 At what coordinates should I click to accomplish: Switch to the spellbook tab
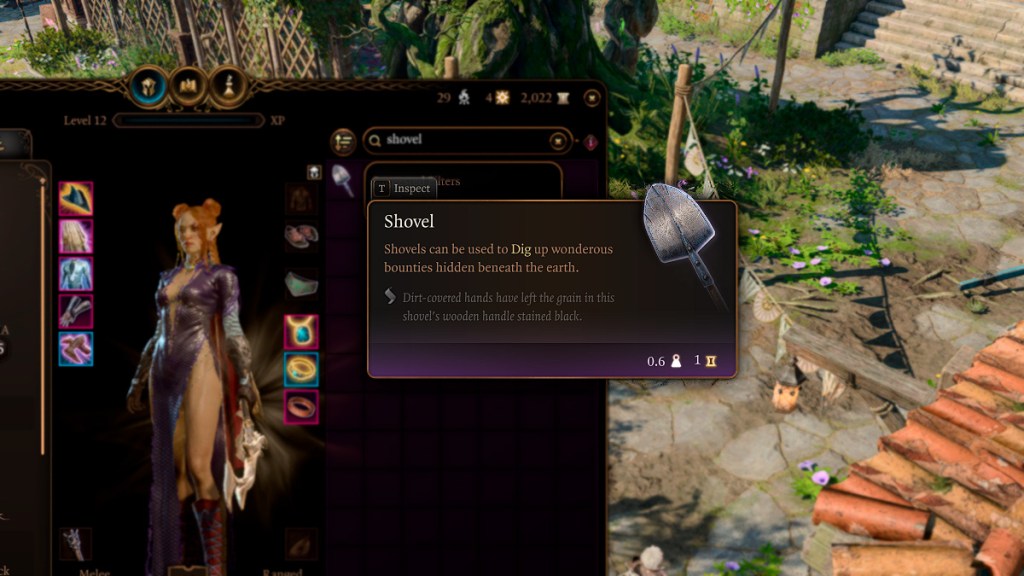pos(189,87)
